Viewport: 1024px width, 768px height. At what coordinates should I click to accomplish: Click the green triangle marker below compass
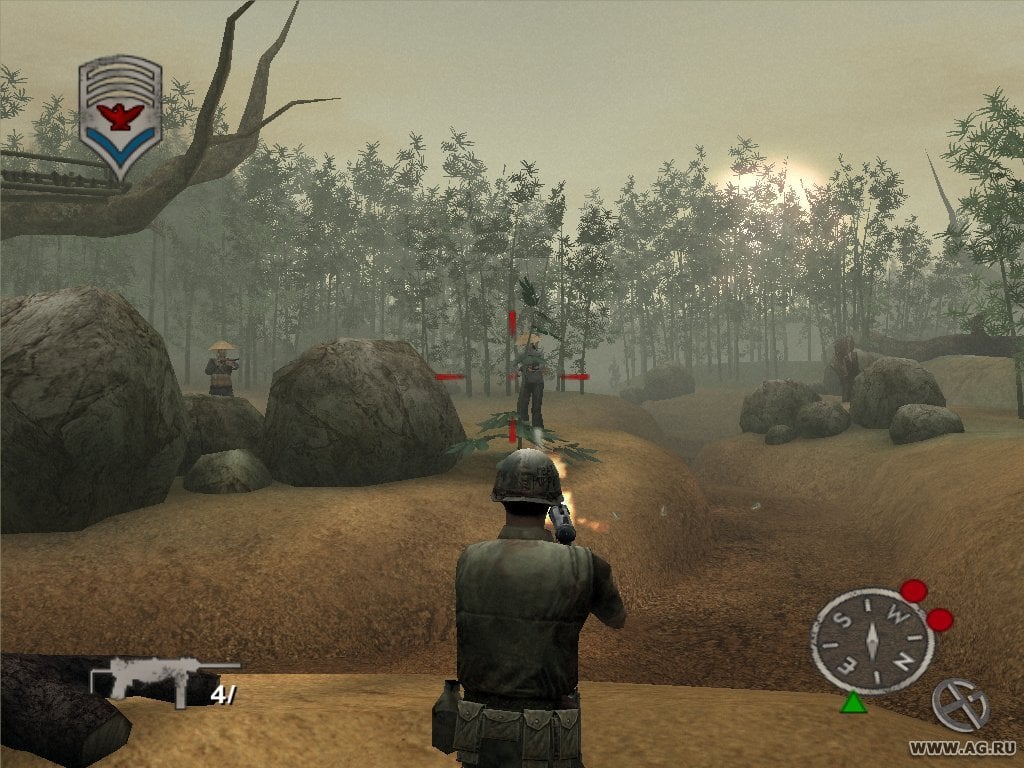[x=853, y=702]
